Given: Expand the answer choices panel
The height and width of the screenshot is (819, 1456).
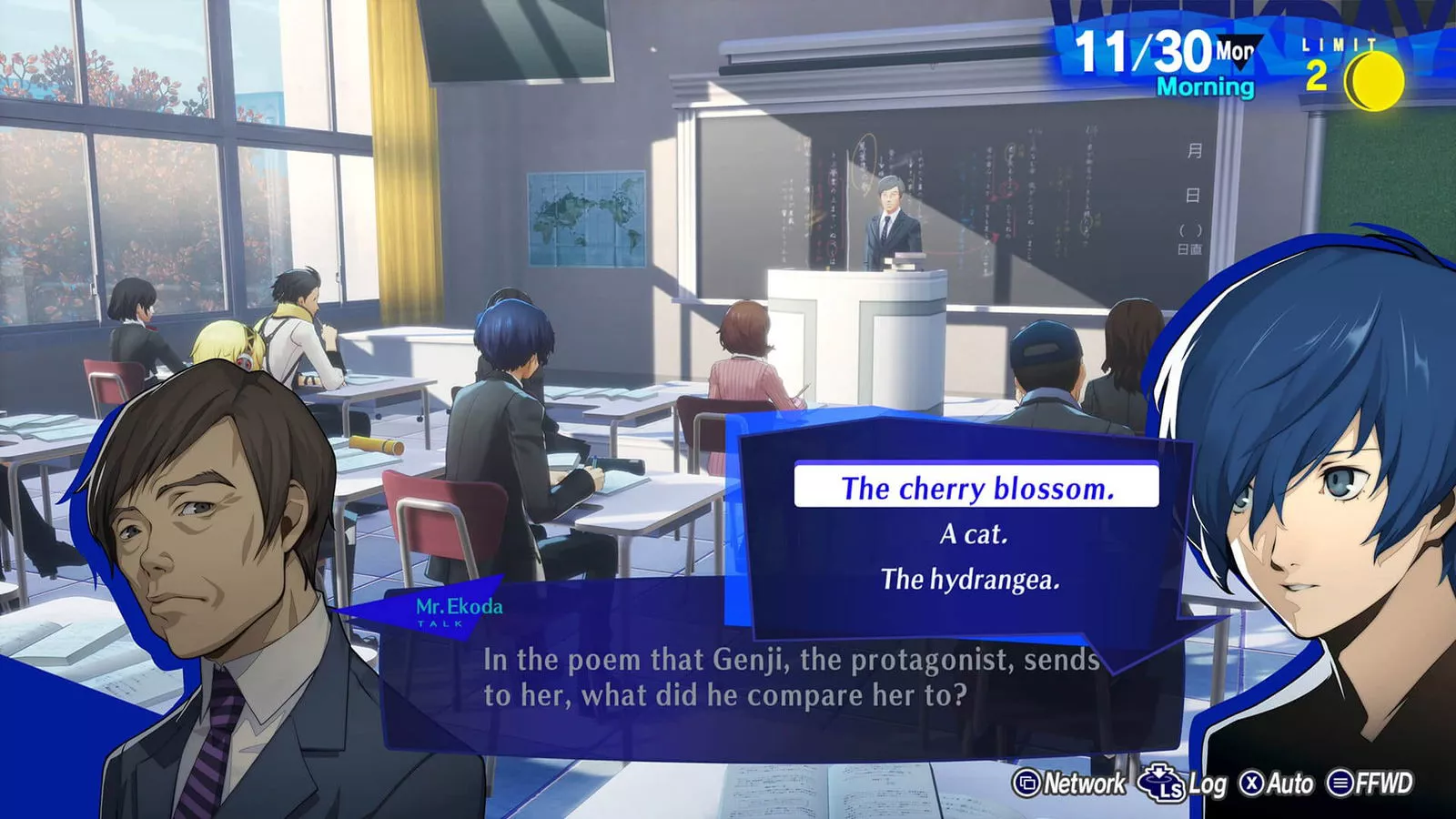Looking at the screenshot, I should point(965,528).
